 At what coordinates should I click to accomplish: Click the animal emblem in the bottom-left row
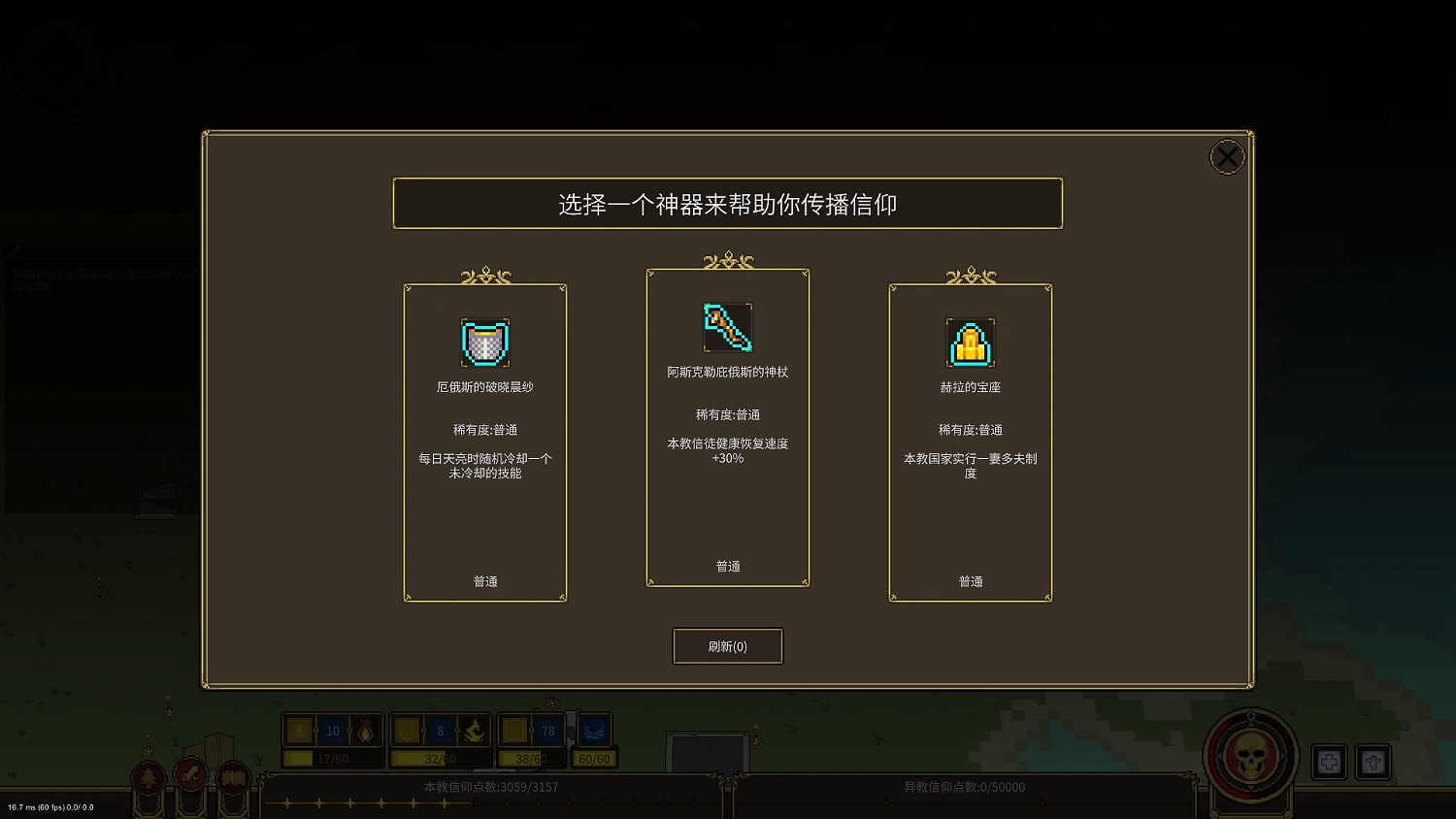(190, 776)
